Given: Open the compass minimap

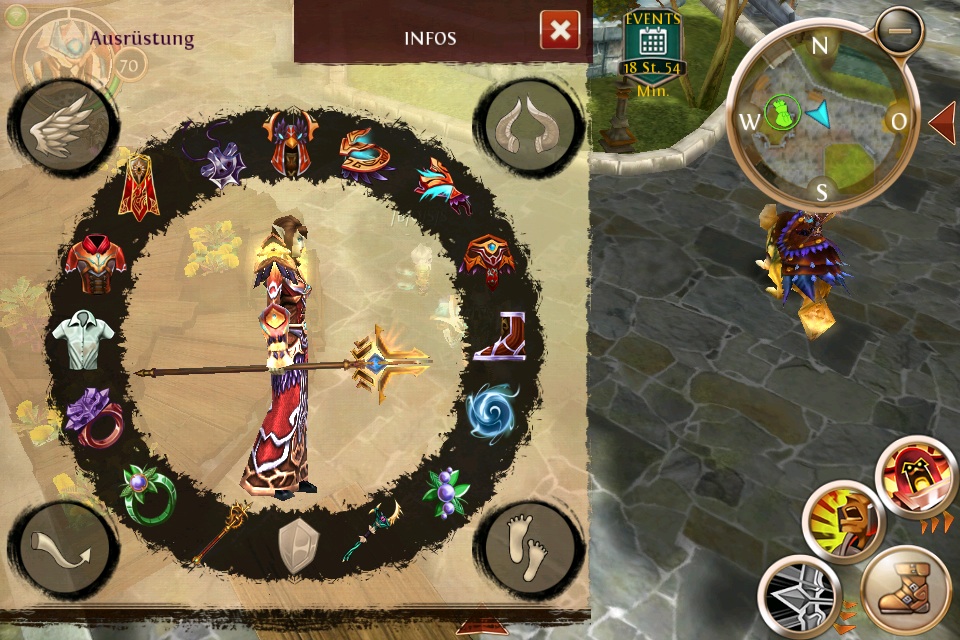Looking at the screenshot, I should pos(820,120).
